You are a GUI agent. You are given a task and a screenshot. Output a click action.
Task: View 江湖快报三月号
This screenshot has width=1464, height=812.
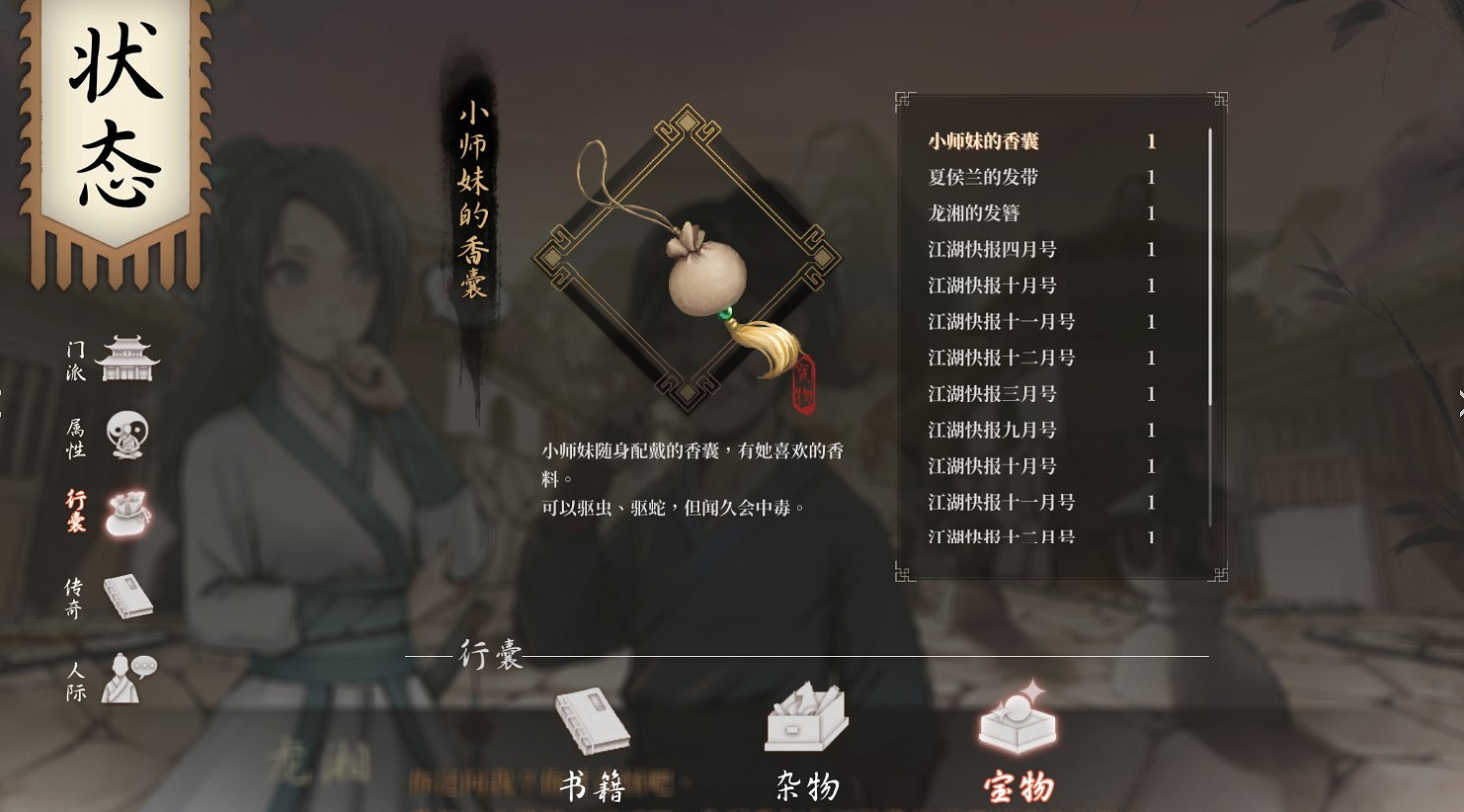(x=993, y=393)
